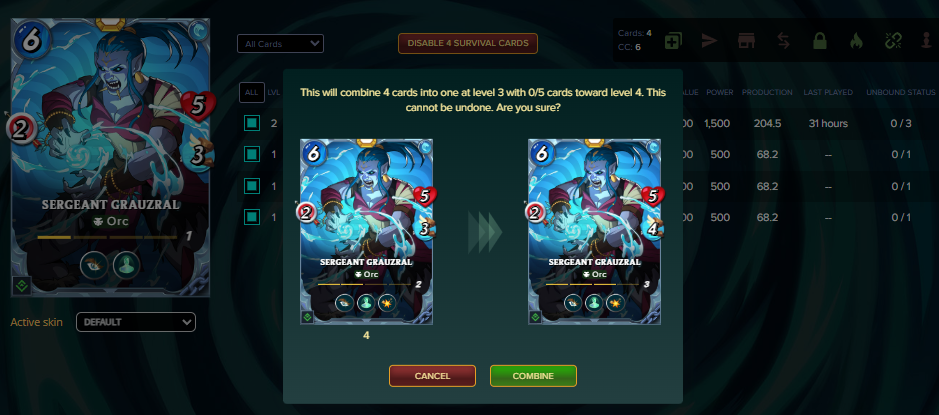Click Disable 4 Survival Cards button
This screenshot has width=939, height=415.
coord(468,43)
